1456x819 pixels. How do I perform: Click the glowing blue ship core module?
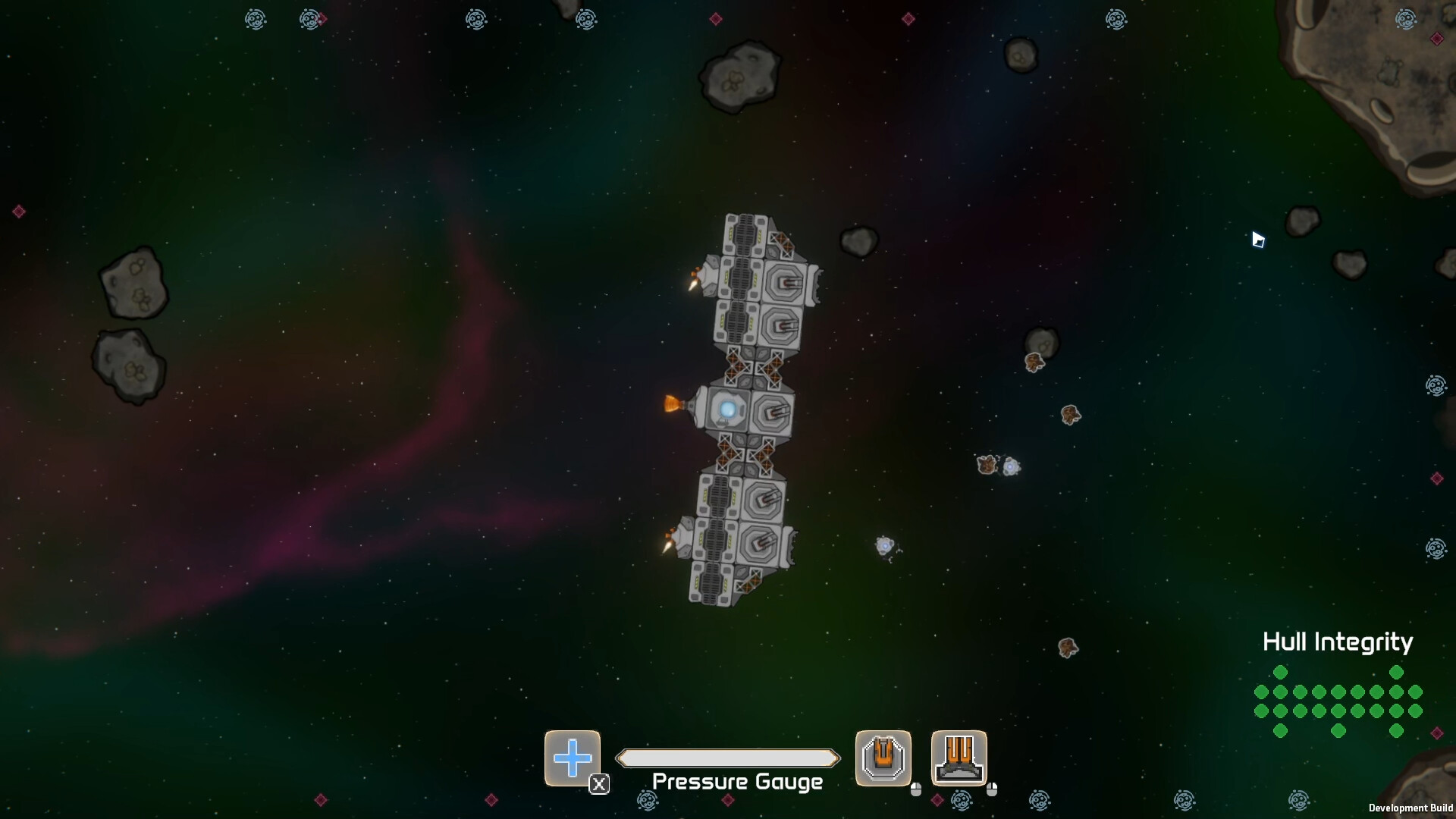727,408
